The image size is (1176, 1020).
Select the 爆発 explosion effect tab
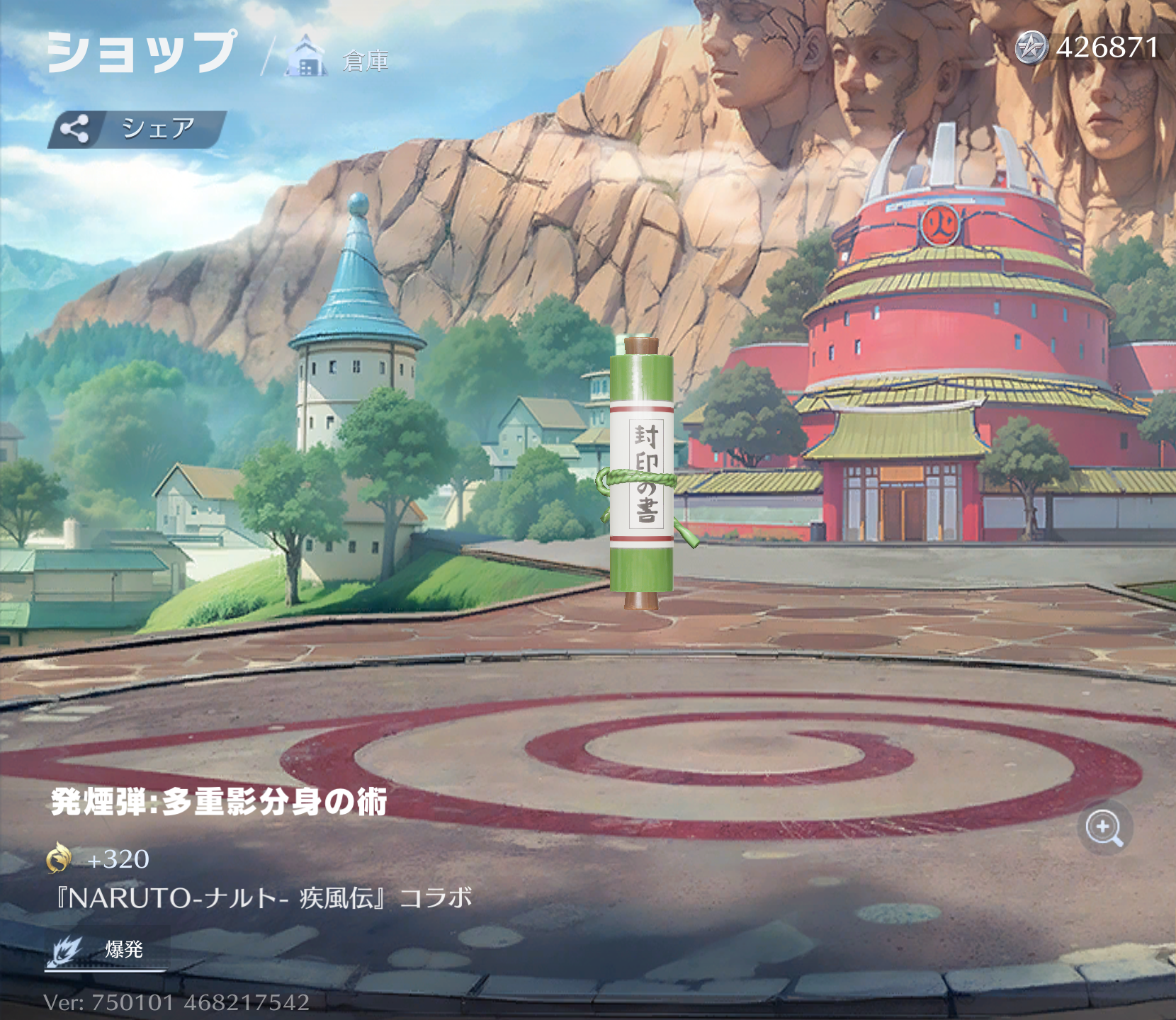pyautogui.click(x=106, y=949)
